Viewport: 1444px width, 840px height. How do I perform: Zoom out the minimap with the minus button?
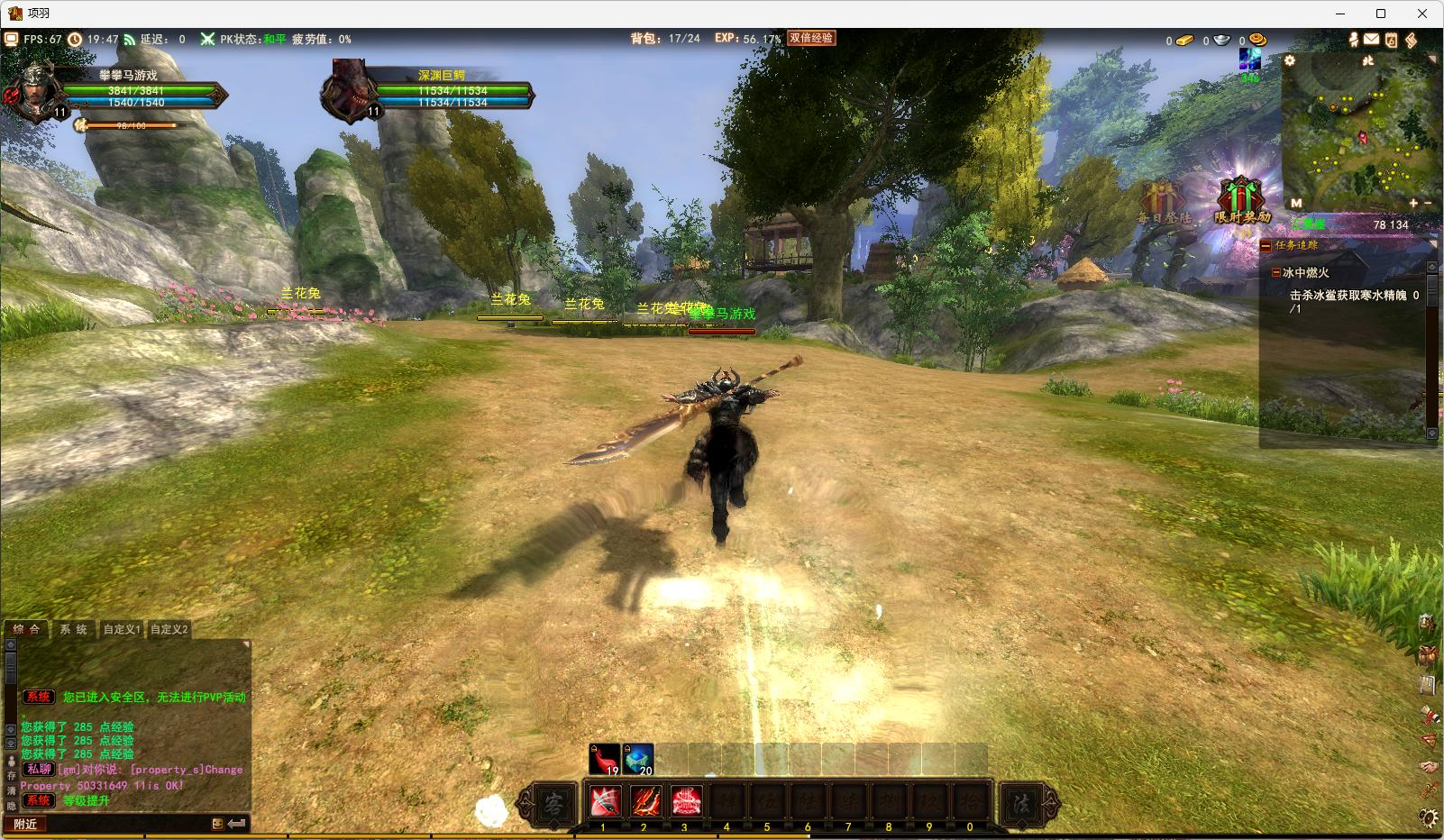(1427, 204)
